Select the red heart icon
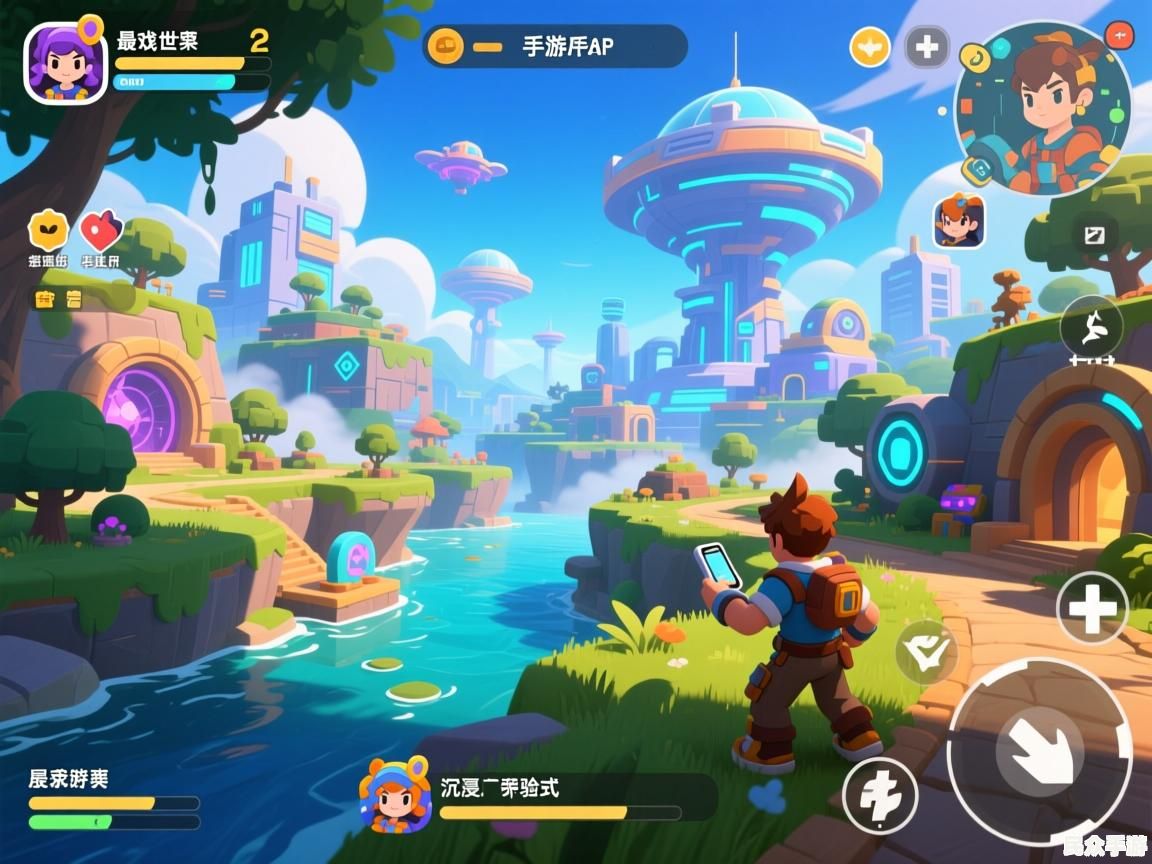Image resolution: width=1152 pixels, height=864 pixels. (99, 231)
